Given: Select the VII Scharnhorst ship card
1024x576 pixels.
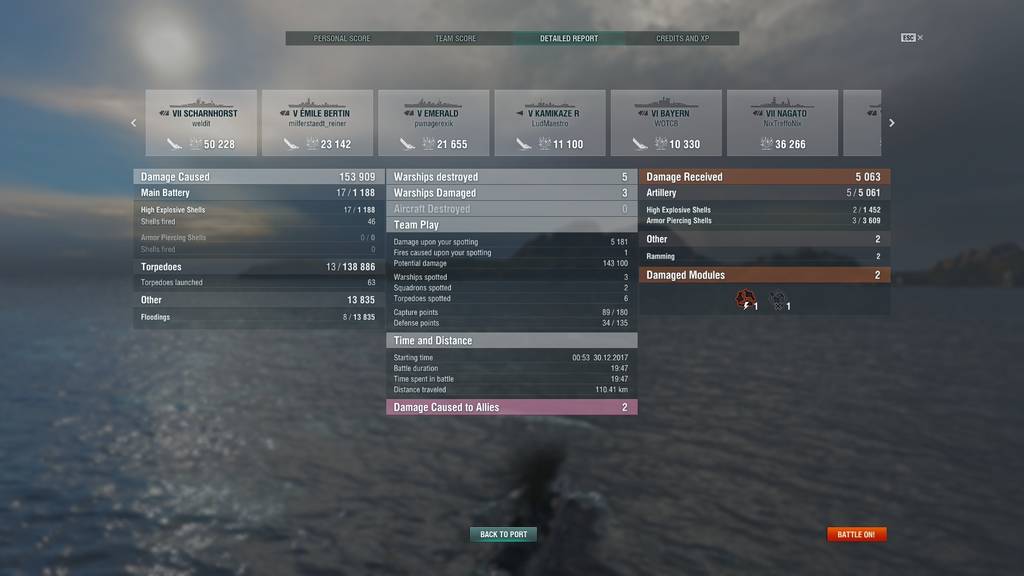Looking at the screenshot, I should pyautogui.click(x=201, y=123).
